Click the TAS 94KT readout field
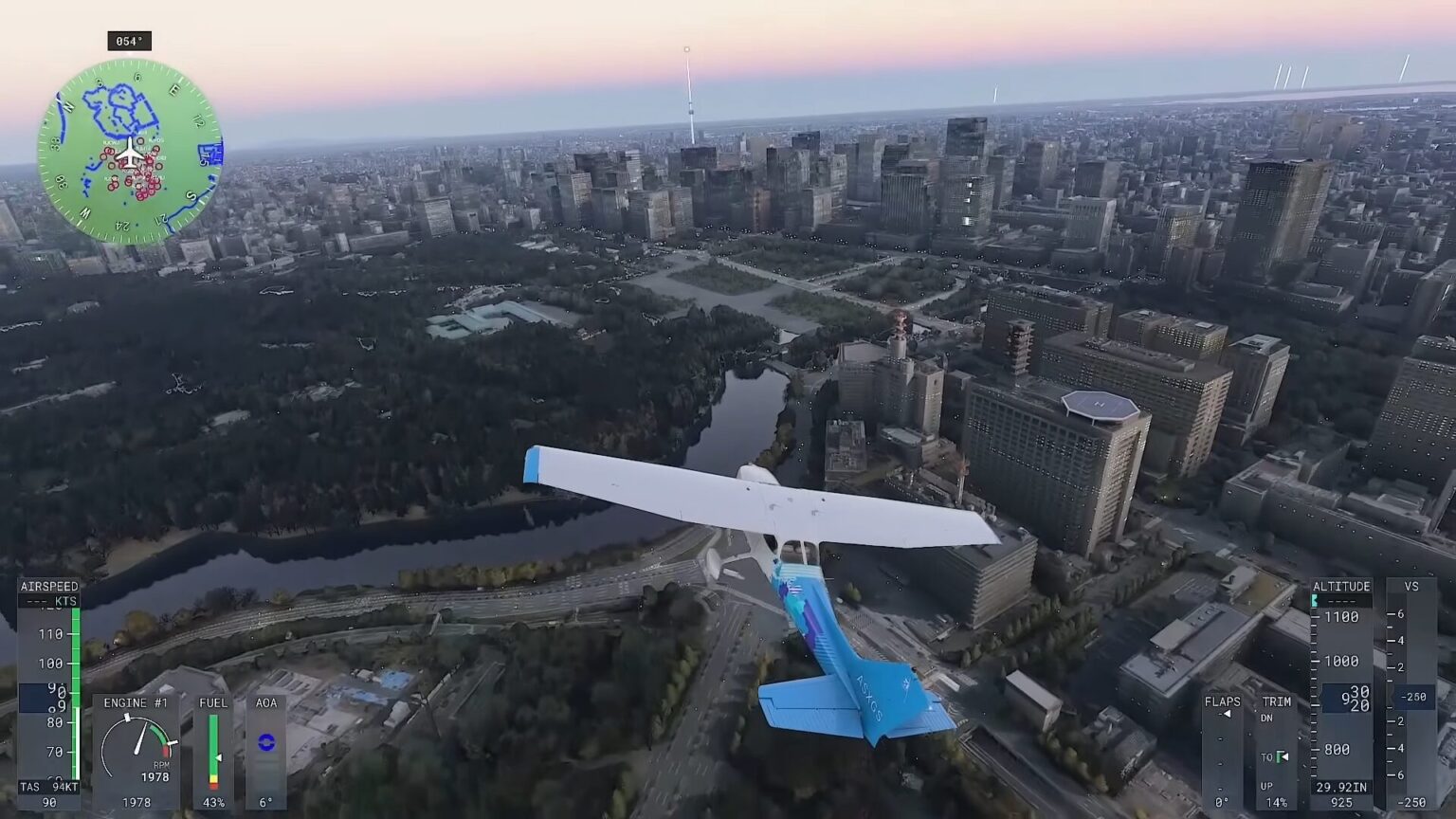The height and width of the screenshot is (819, 1456). (49, 785)
